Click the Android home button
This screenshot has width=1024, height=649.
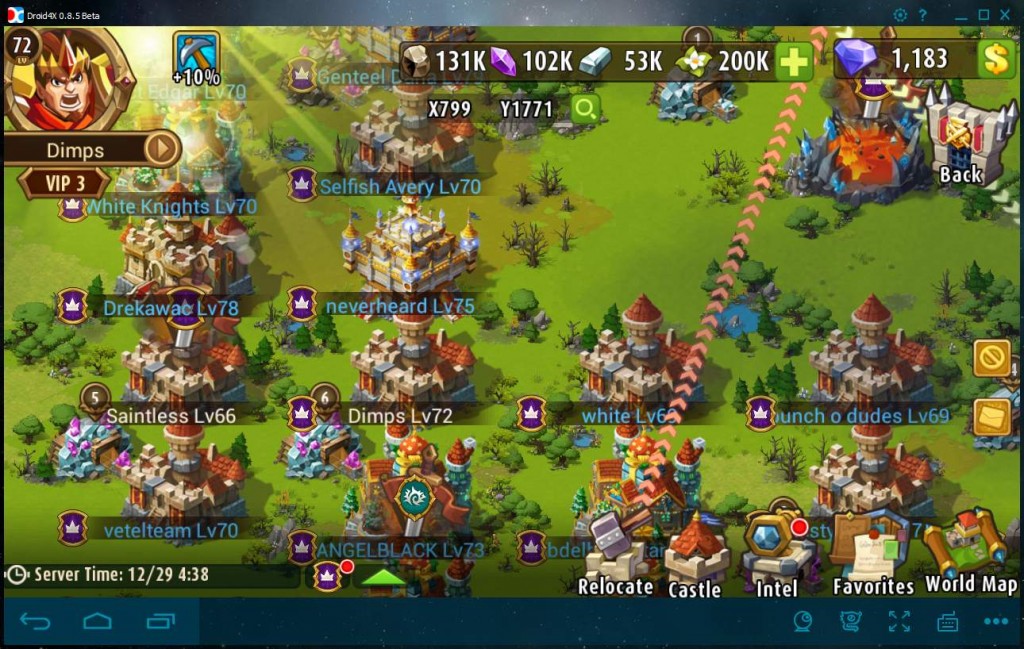pos(97,622)
